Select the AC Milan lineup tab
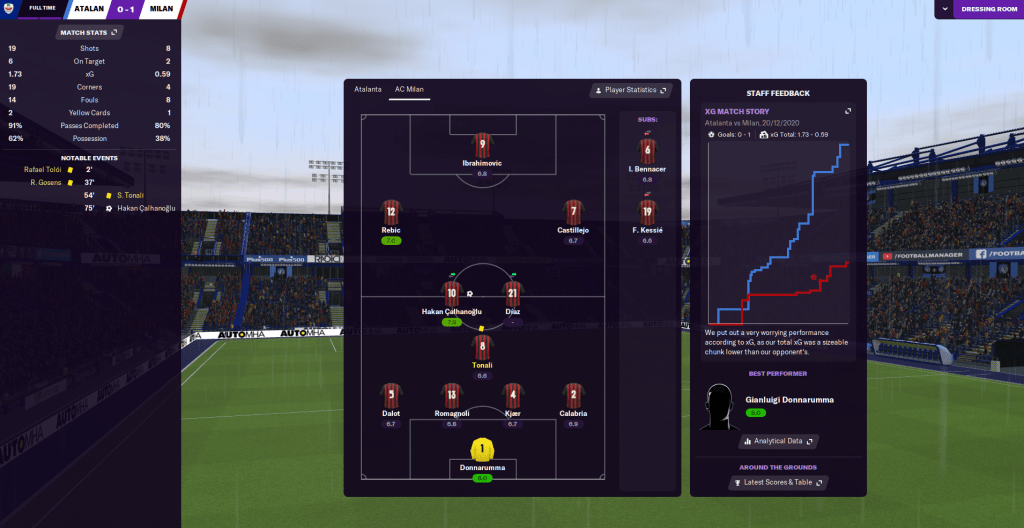The image size is (1024, 528). click(x=409, y=89)
